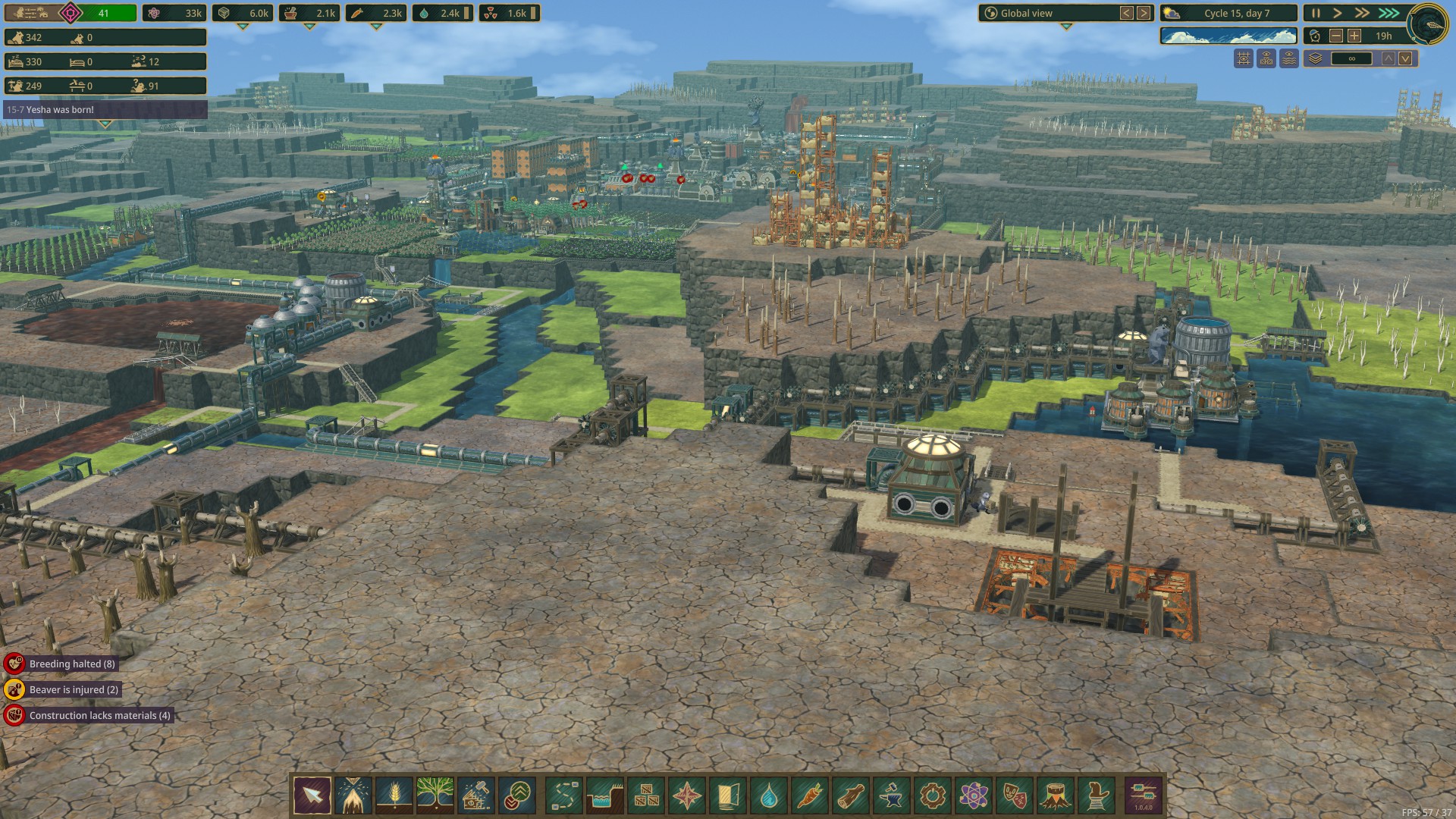Decrease working hours with the minus button
This screenshot has width=1456, height=819.
coord(1336,36)
